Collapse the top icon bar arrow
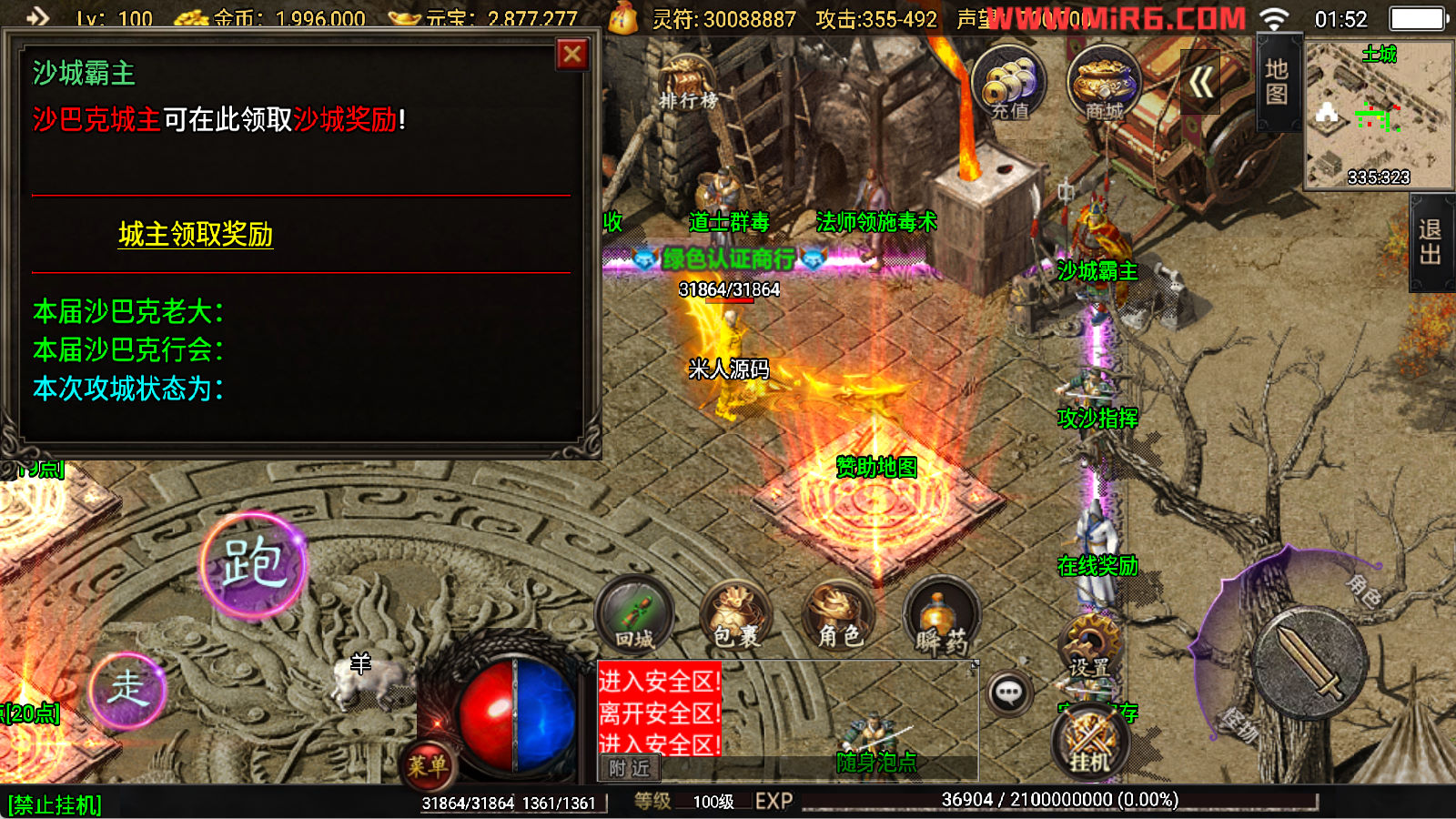1456x819 pixels. (1200, 84)
